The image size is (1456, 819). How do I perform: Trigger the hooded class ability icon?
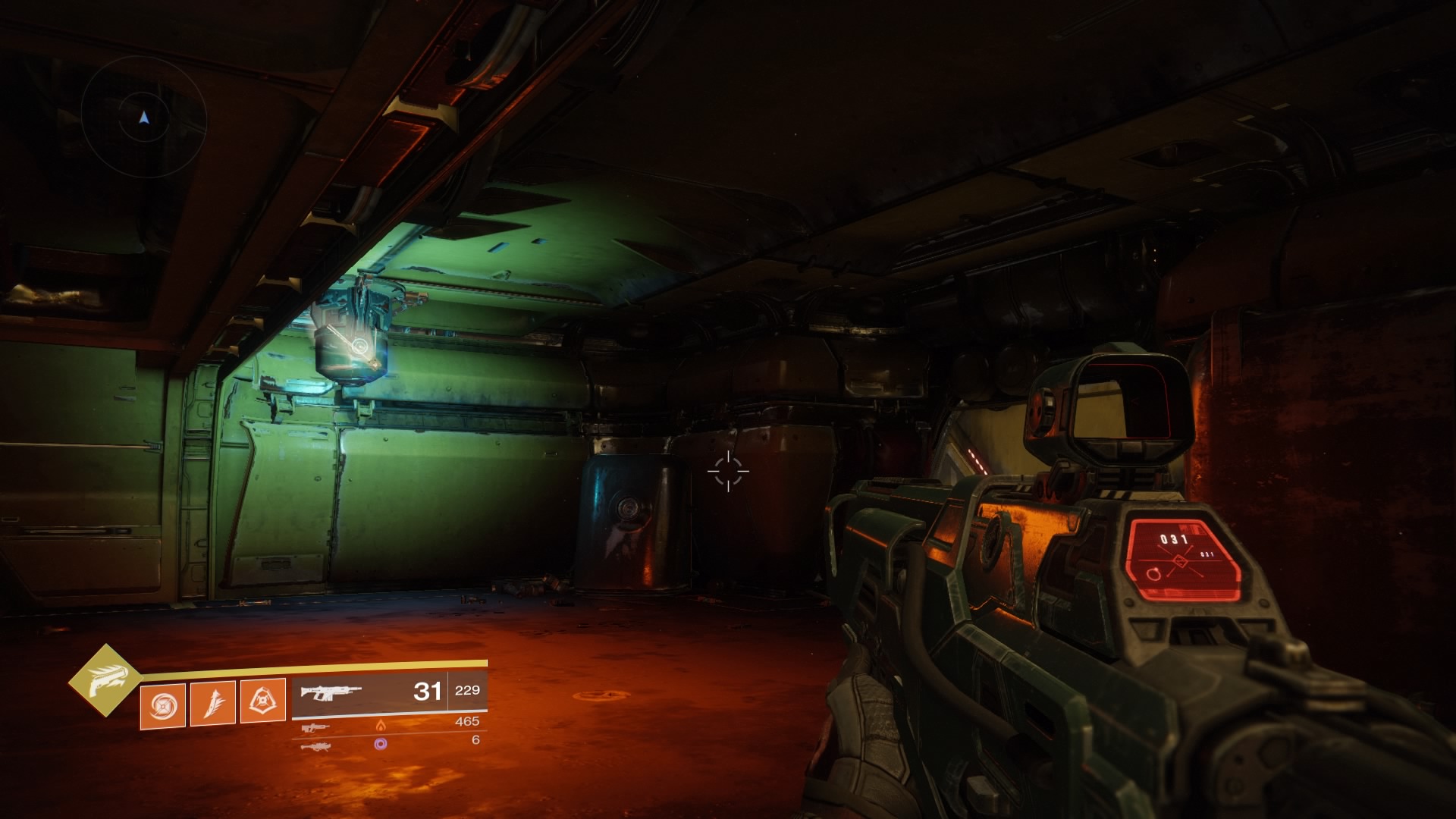(263, 701)
